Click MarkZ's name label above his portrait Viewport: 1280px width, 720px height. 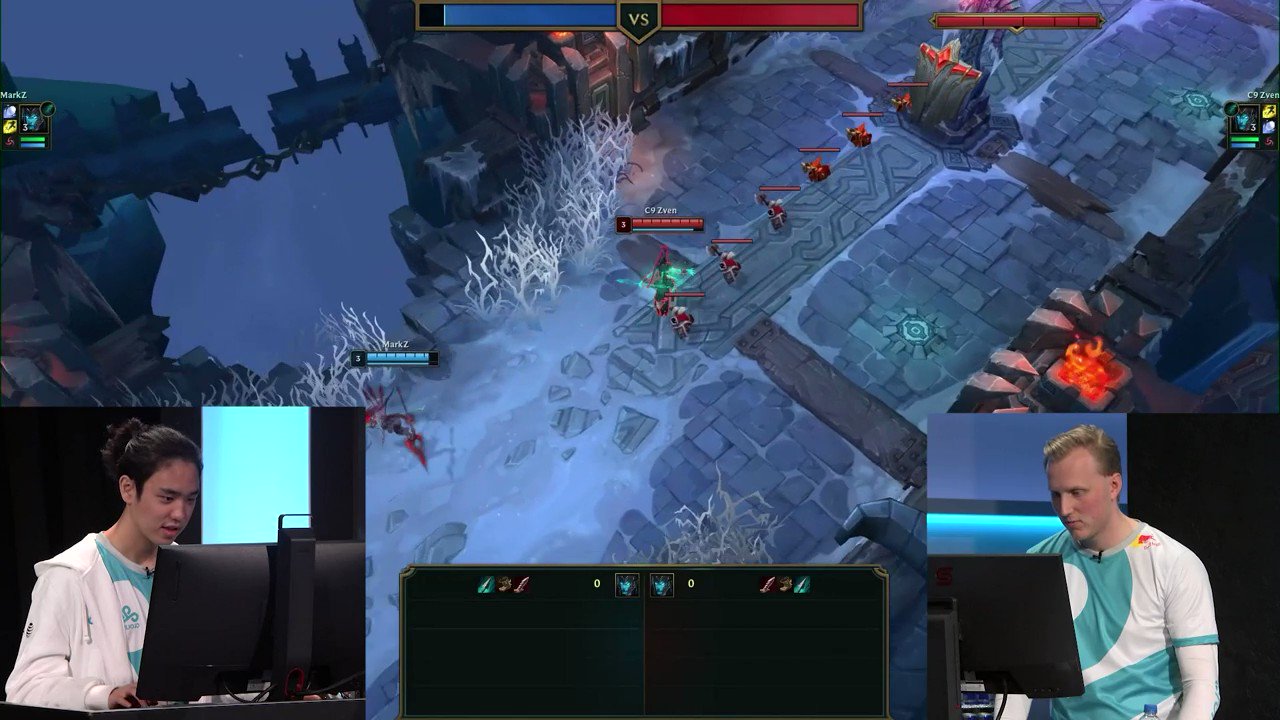coord(13,94)
